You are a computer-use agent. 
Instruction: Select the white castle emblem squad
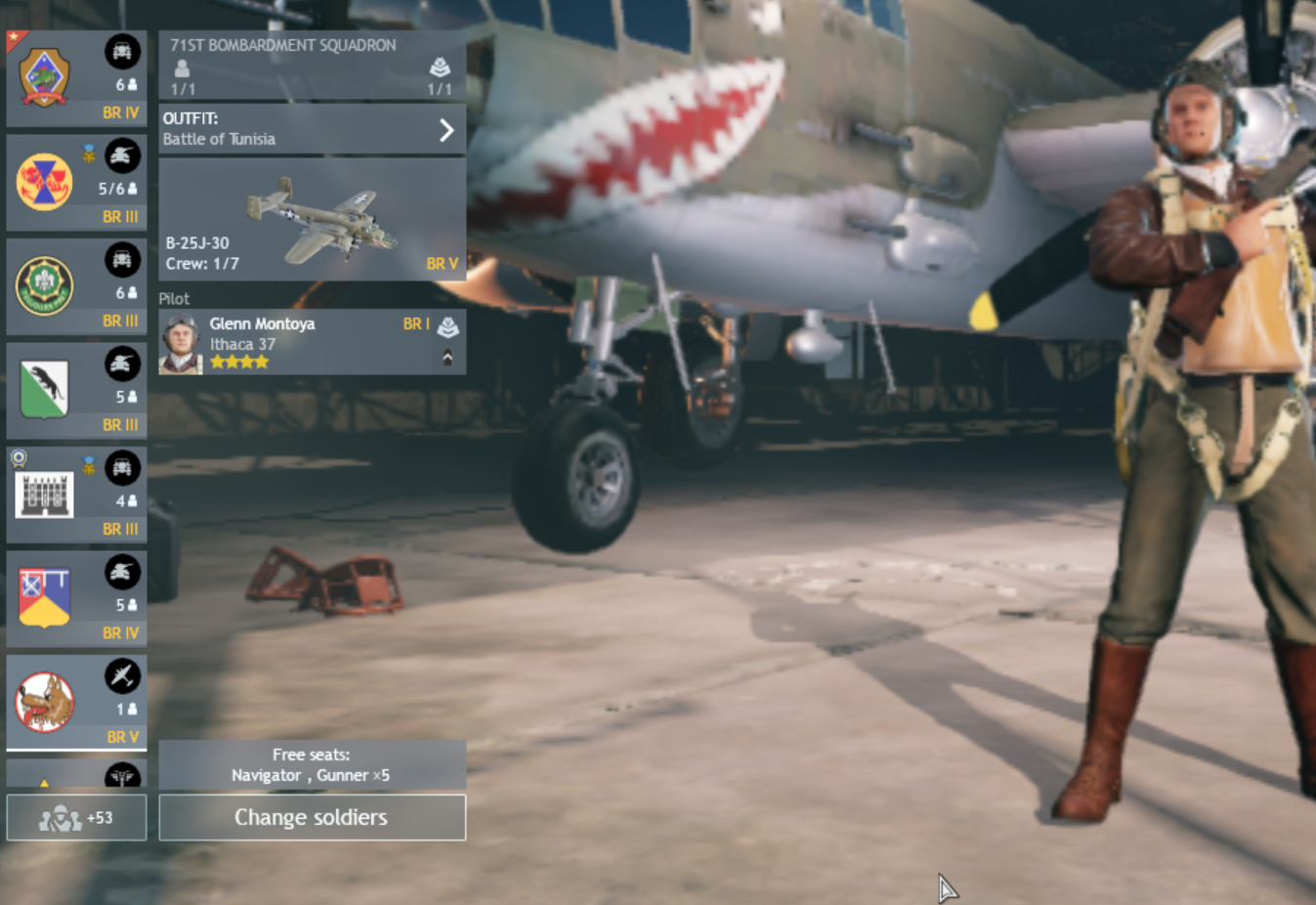click(76, 495)
